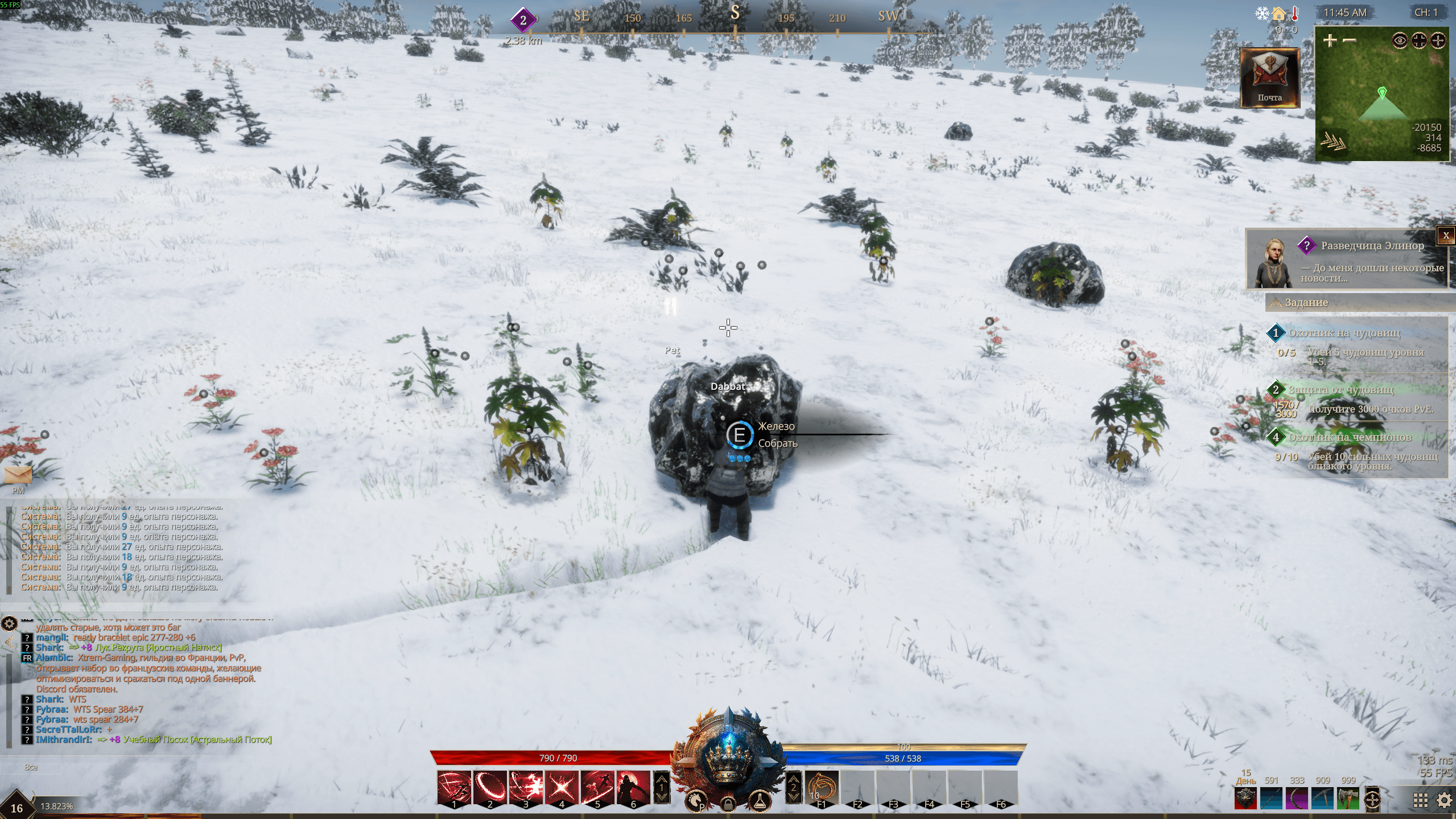Viewport: 1456px width, 819px height.
Task: Zoom in the minimap with plus
Action: [x=1330, y=40]
